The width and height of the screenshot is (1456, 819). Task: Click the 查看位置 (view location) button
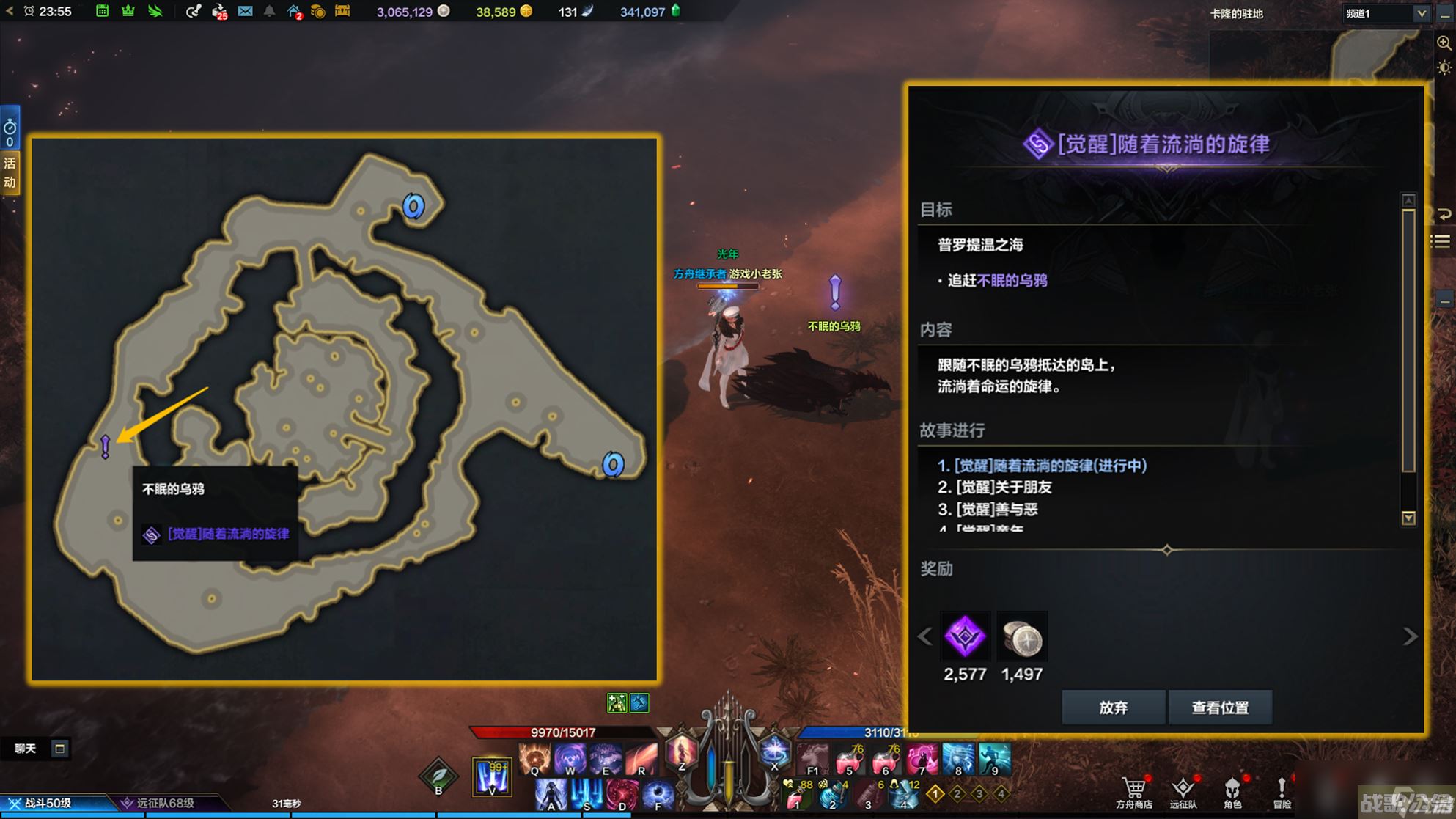point(1220,708)
